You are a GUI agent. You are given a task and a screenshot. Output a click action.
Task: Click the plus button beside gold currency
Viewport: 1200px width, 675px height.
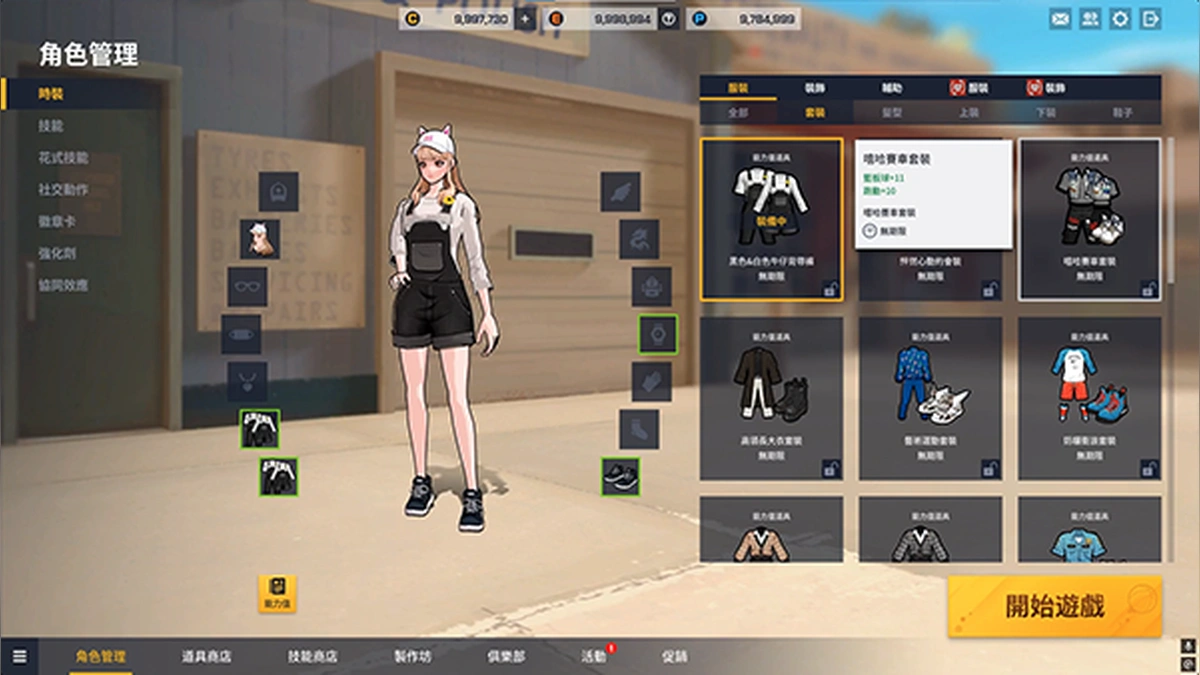pos(526,19)
